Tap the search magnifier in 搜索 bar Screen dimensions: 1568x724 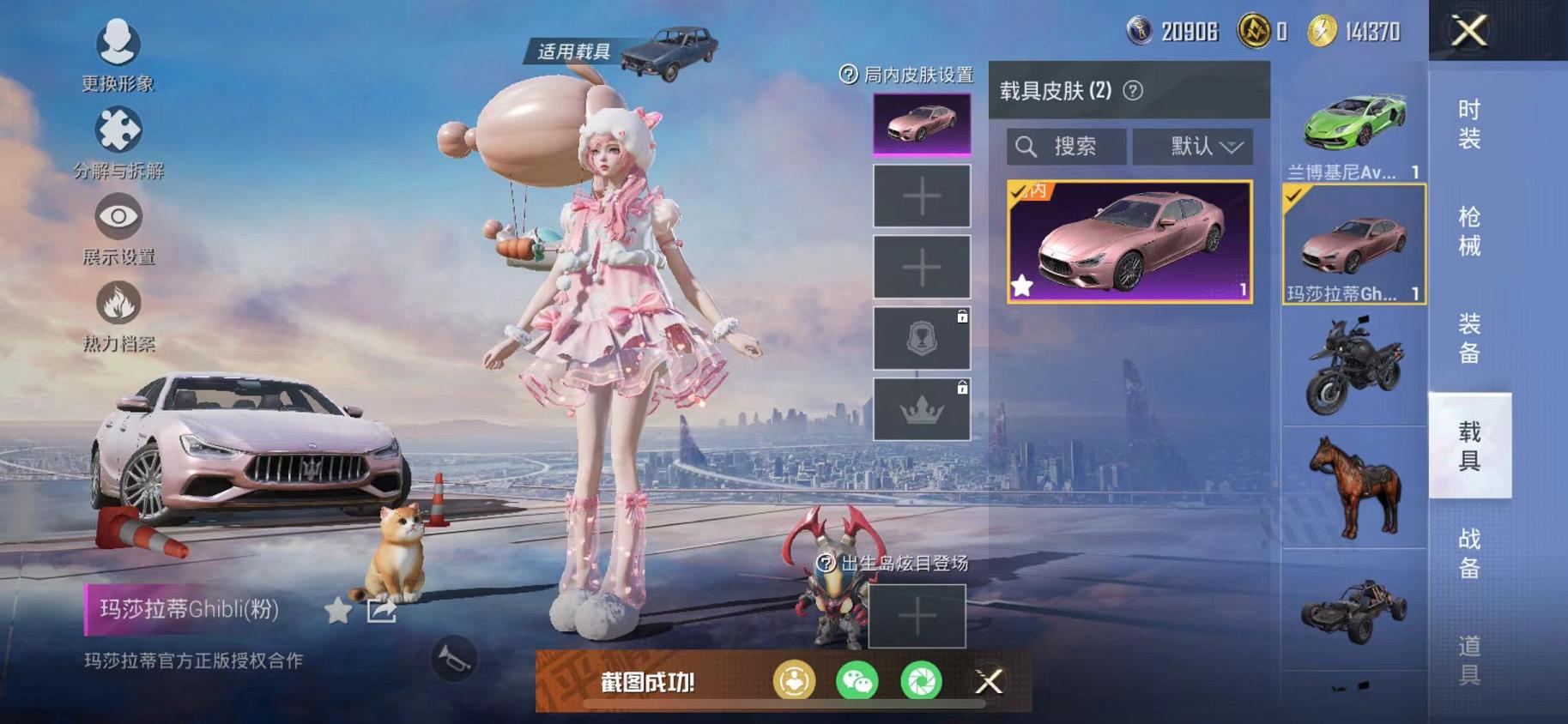click(x=1026, y=145)
